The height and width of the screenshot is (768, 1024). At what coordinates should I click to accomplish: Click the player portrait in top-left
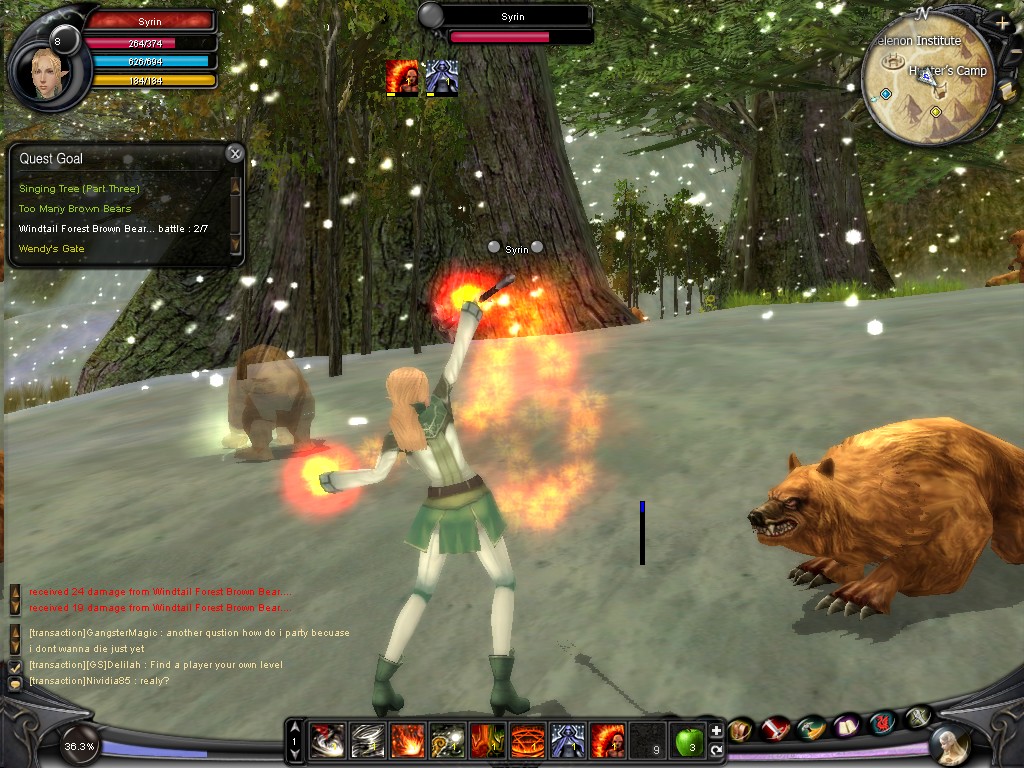pos(44,74)
